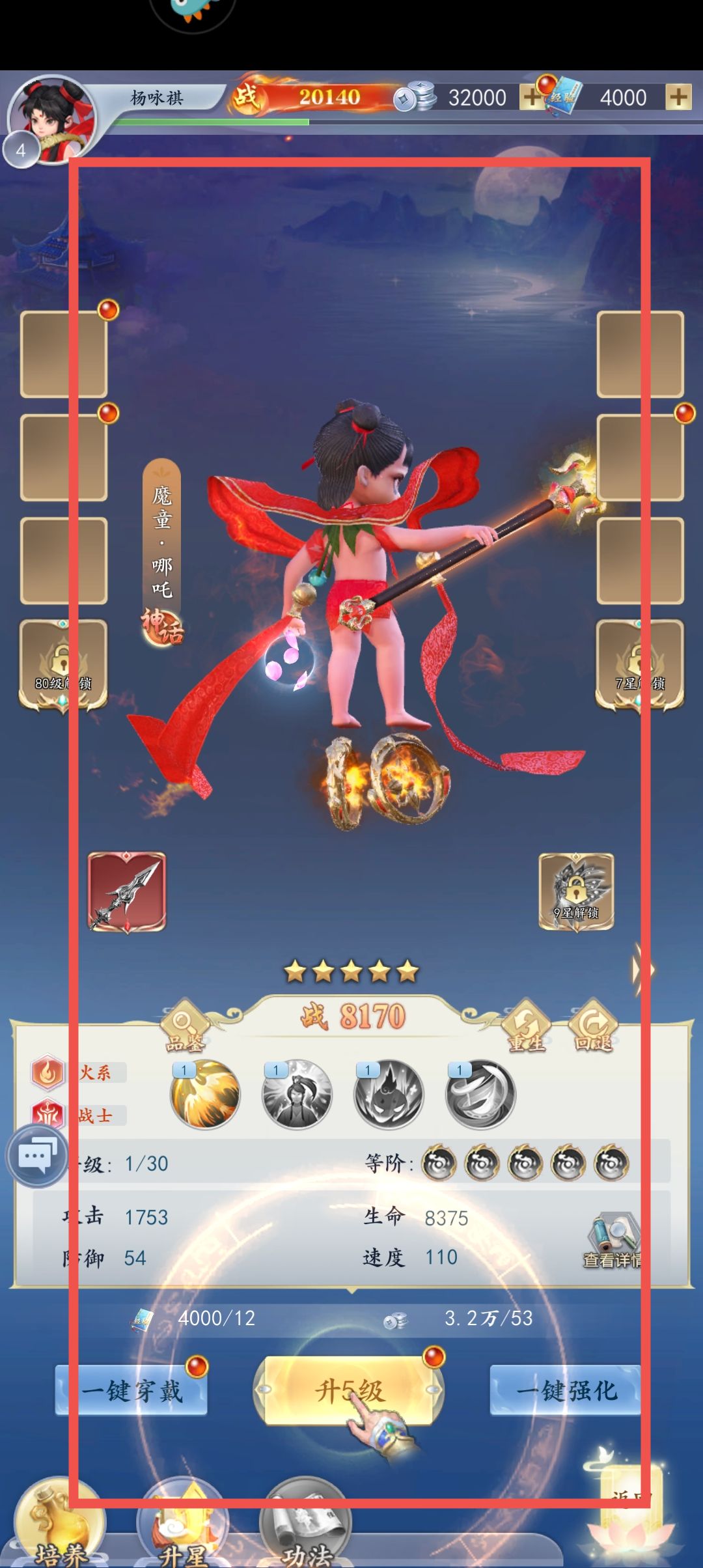Viewport: 703px width, 1568px height.
Task: Add coins with the plus beside 32000
Action: pyautogui.click(x=531, y=98)
